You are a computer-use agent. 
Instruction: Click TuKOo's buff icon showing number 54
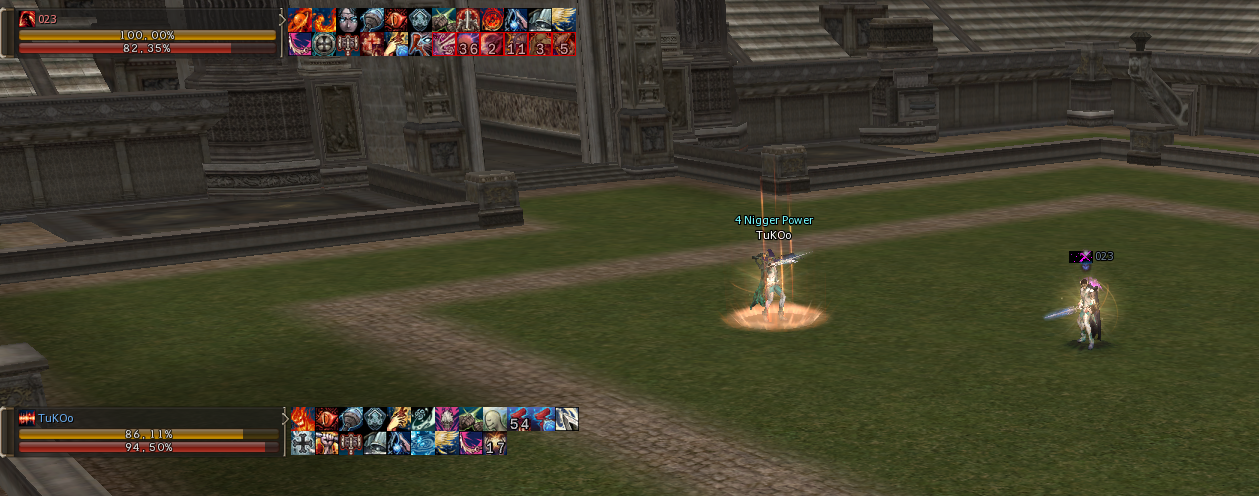(x=519, y=420)
